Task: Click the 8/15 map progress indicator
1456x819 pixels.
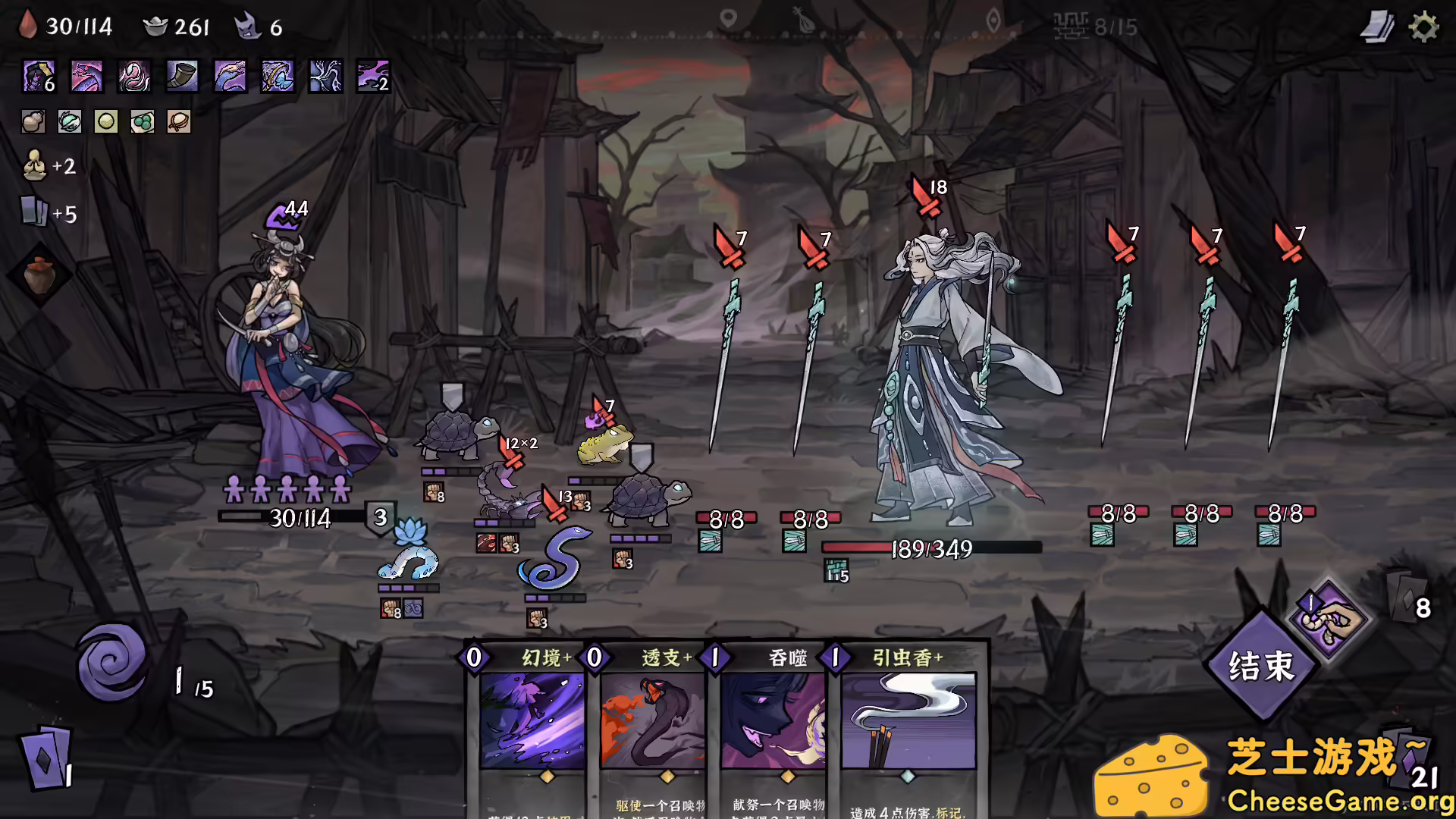Action: click(x=1092, y=26)
